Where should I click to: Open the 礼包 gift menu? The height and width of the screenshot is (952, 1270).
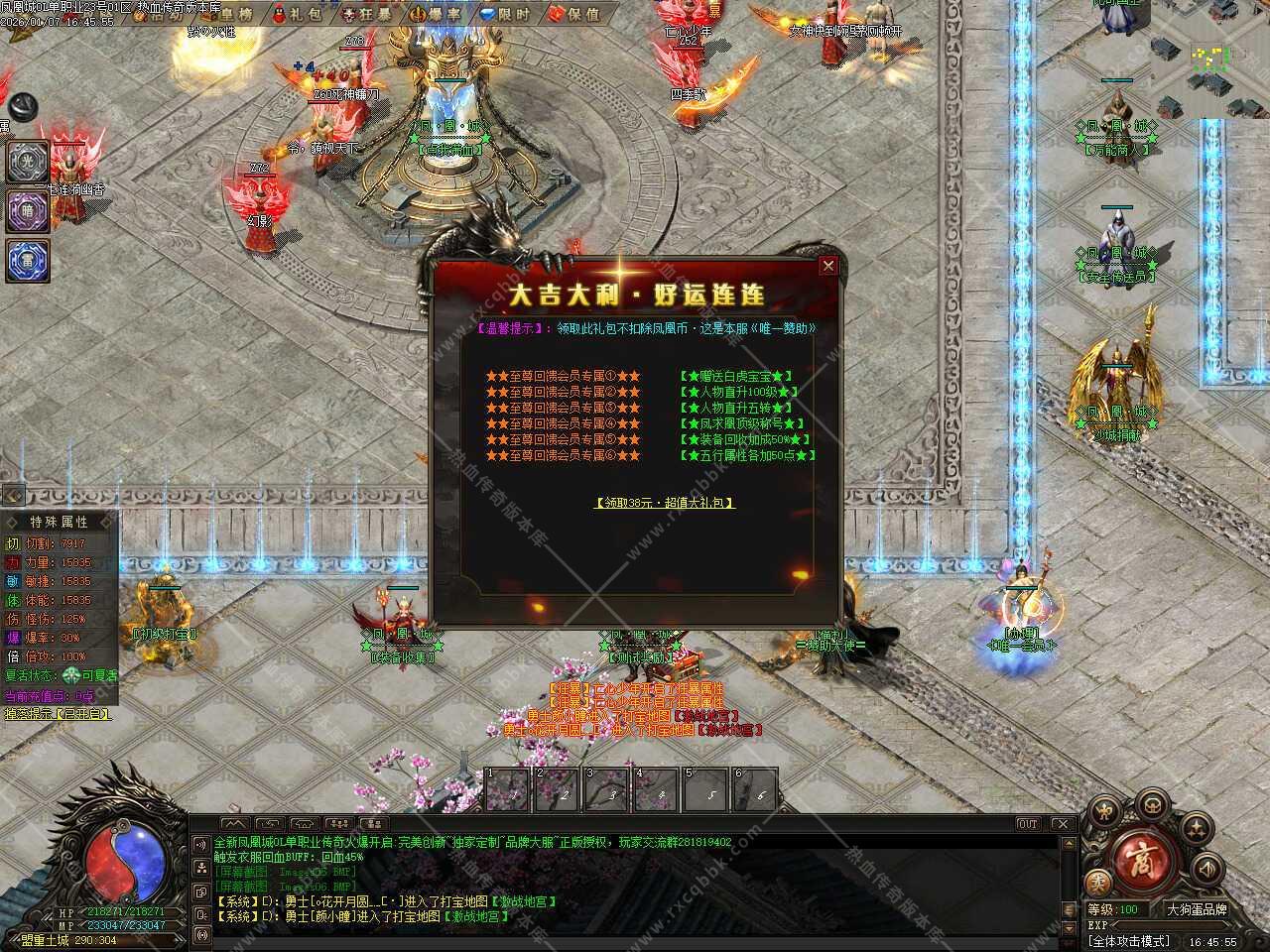(x=297, y=14)
